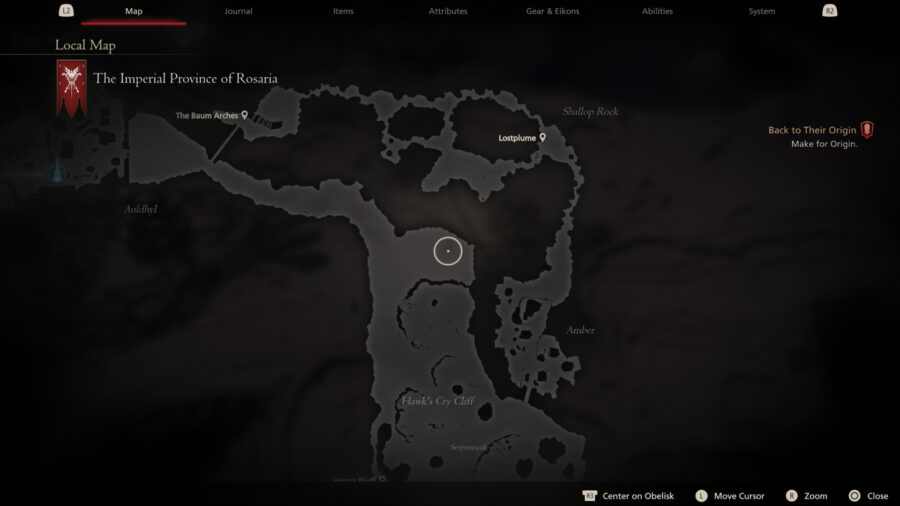
Task: Switch to the Map tab
Action: 133,11
